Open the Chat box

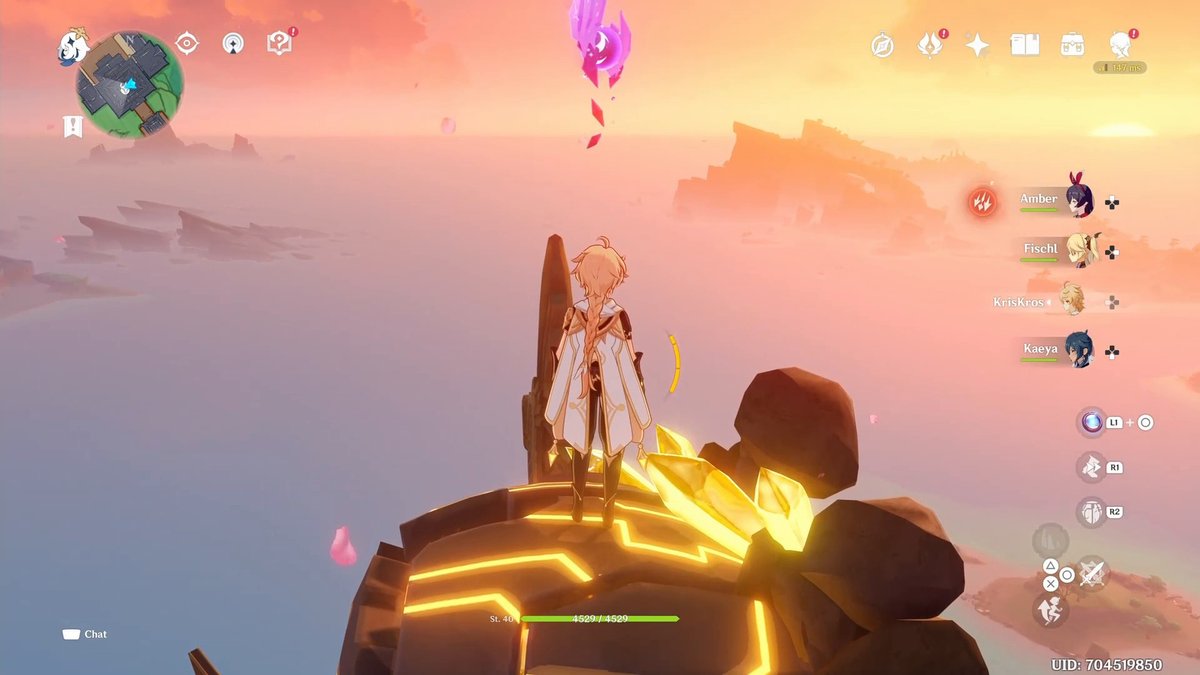[x=85, y=634]
